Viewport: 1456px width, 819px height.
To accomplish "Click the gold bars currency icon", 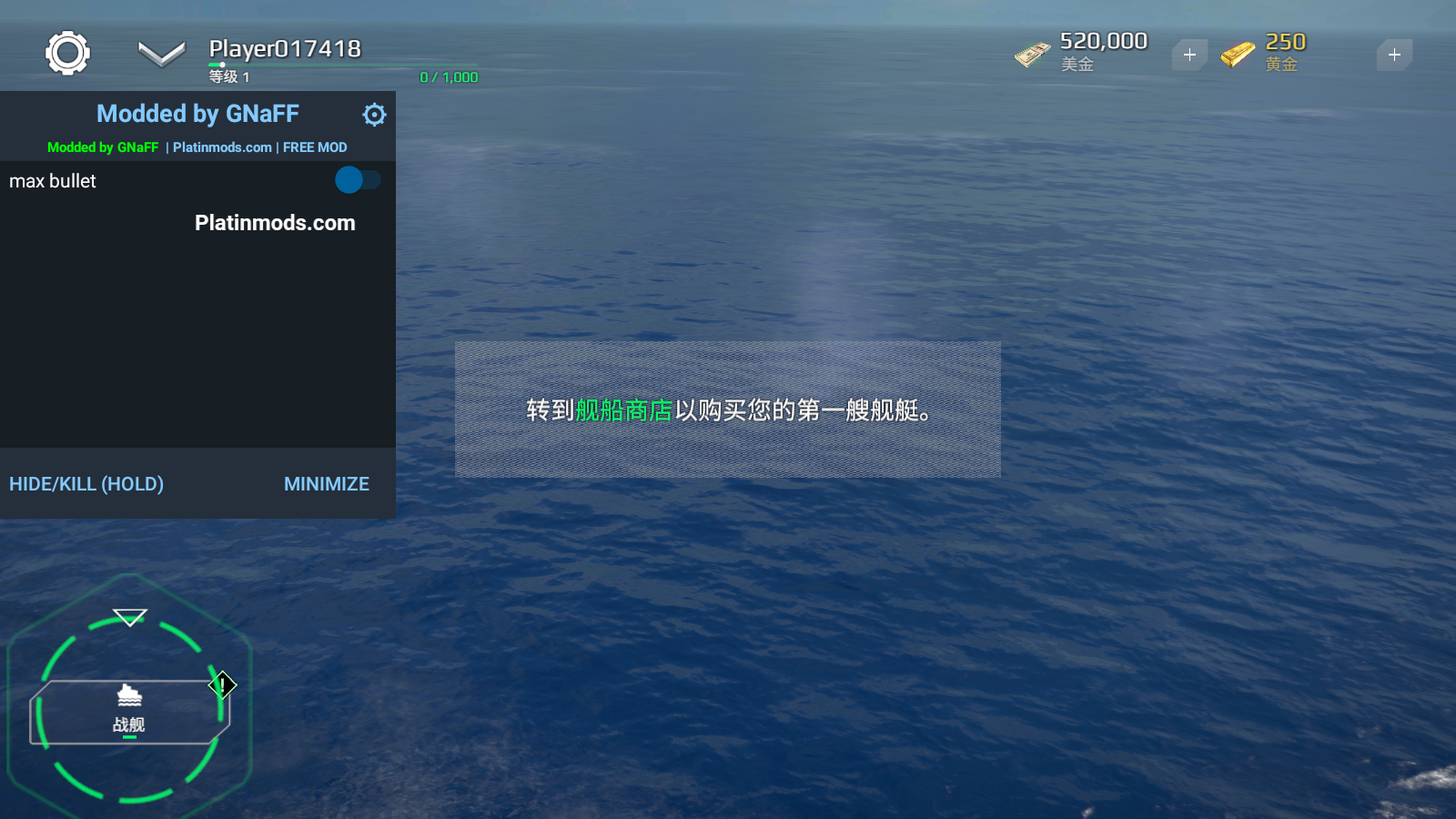I will 1236,53.
